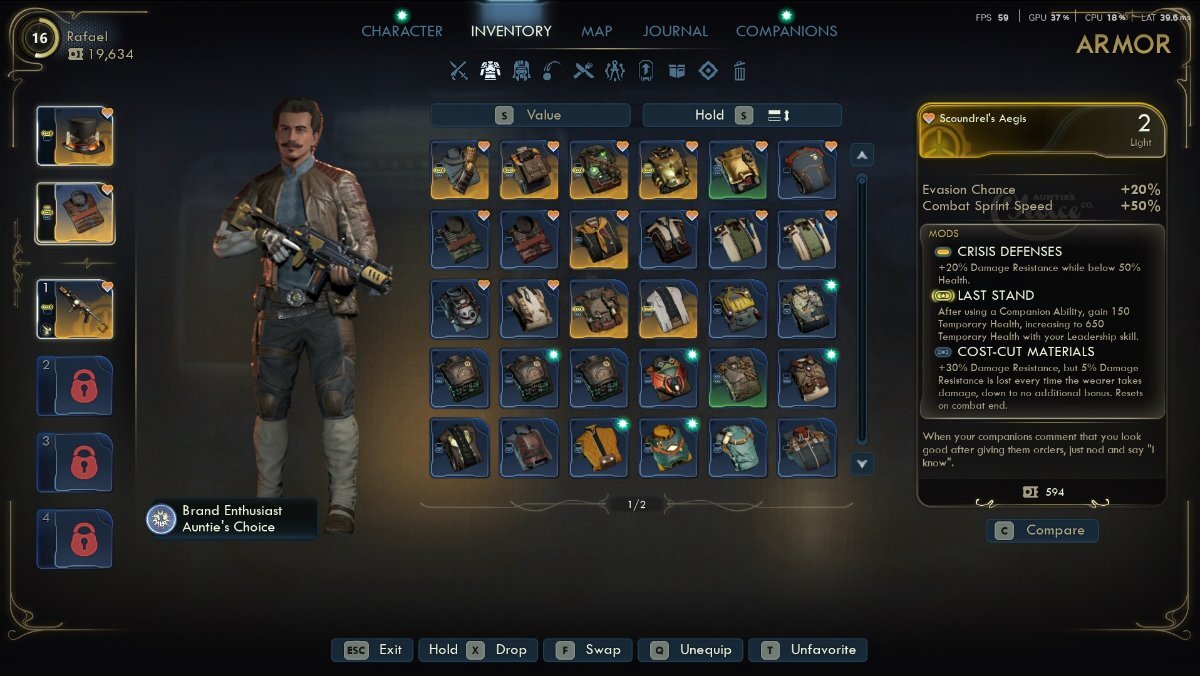Viewport: 1200px width, 676px height.
Task: Click the locked weapon slot 2
Action: coord(75,385)
